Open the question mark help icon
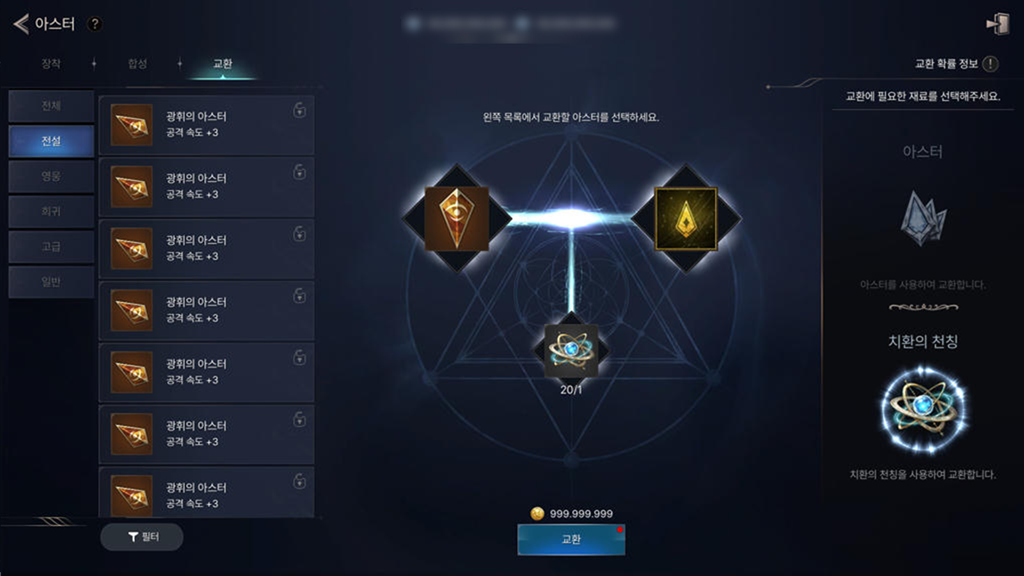The width and height of the screenshot is (1024, 576). (x=94, y=24)
